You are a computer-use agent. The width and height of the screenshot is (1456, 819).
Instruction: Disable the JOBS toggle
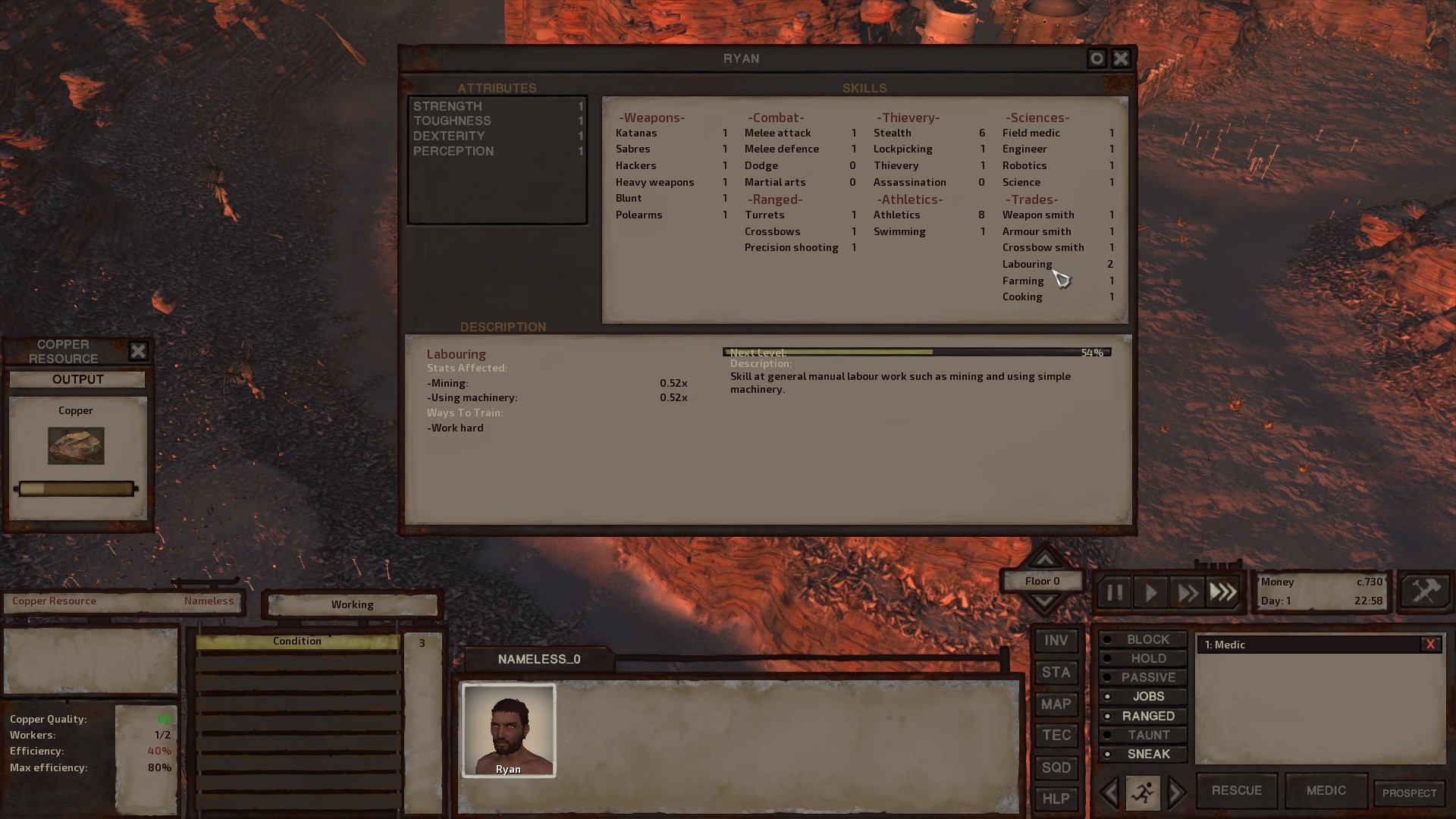[x=1142, y=696]
